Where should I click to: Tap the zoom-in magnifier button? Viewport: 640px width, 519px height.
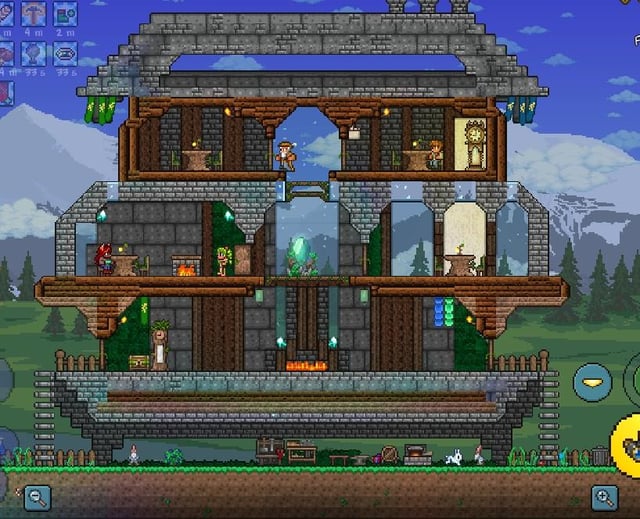click(x=604, y=496)
